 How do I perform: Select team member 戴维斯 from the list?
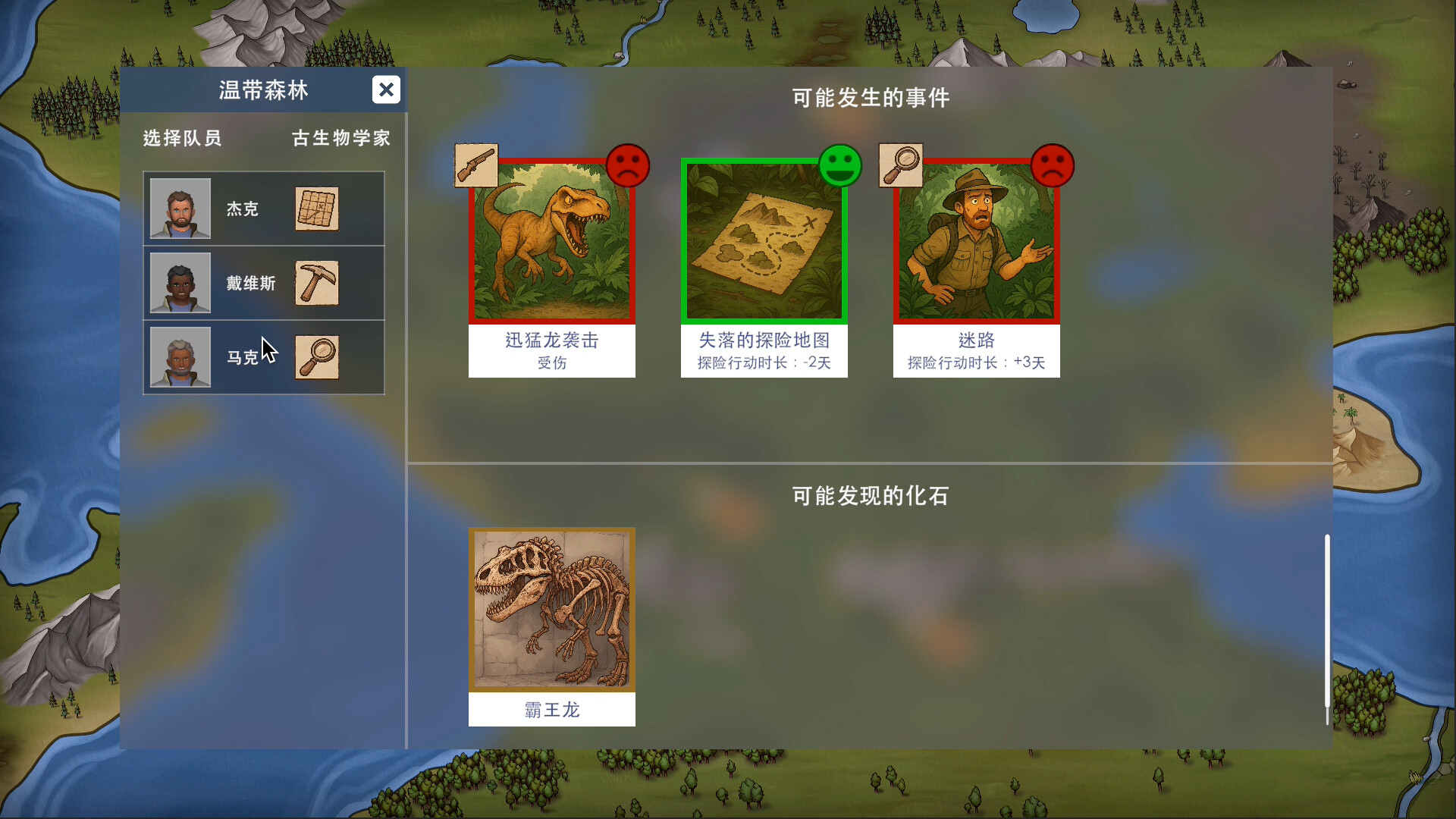[251, 283]
